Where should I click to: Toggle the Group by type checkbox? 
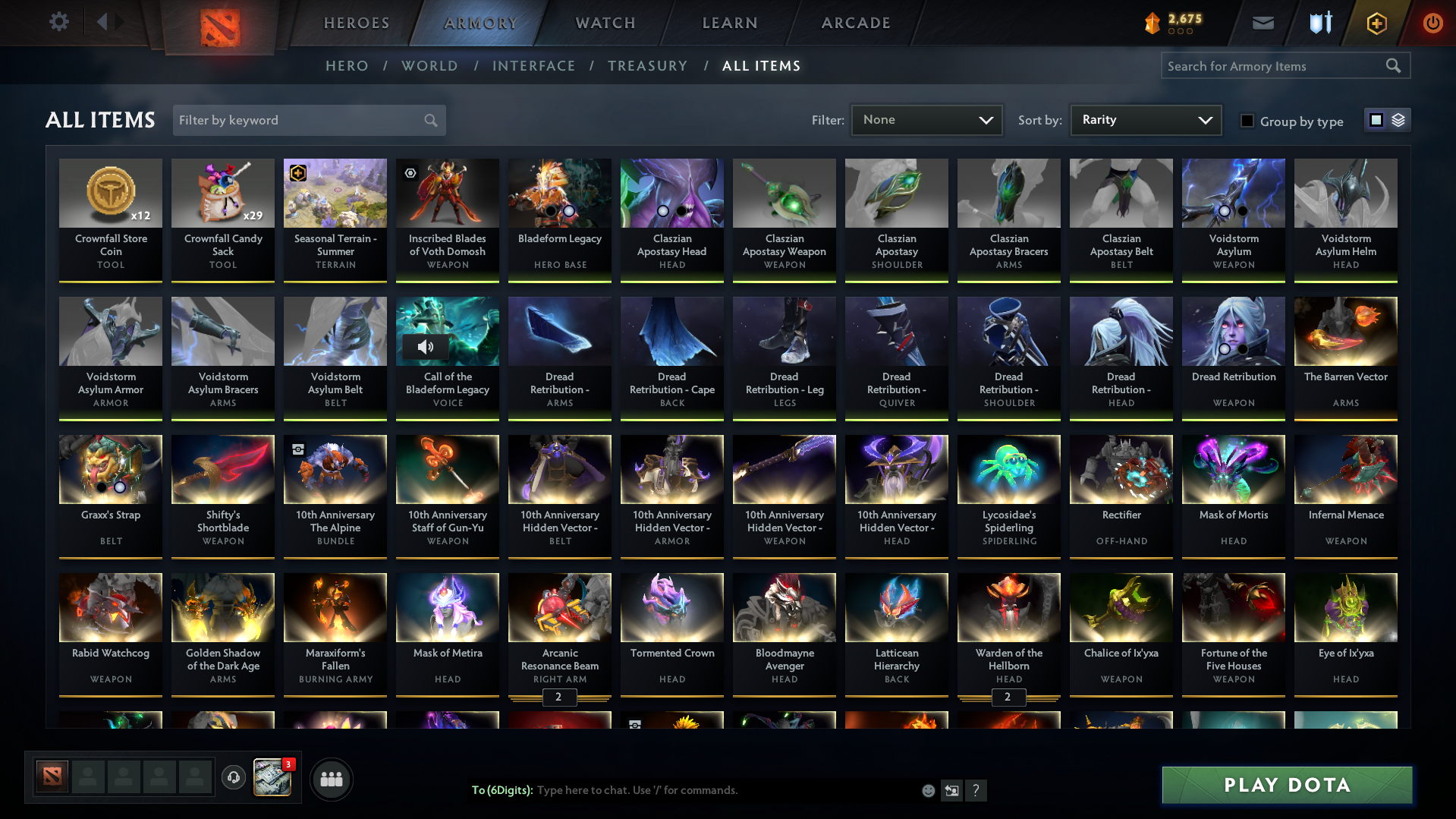click(x=1247, y=121)
